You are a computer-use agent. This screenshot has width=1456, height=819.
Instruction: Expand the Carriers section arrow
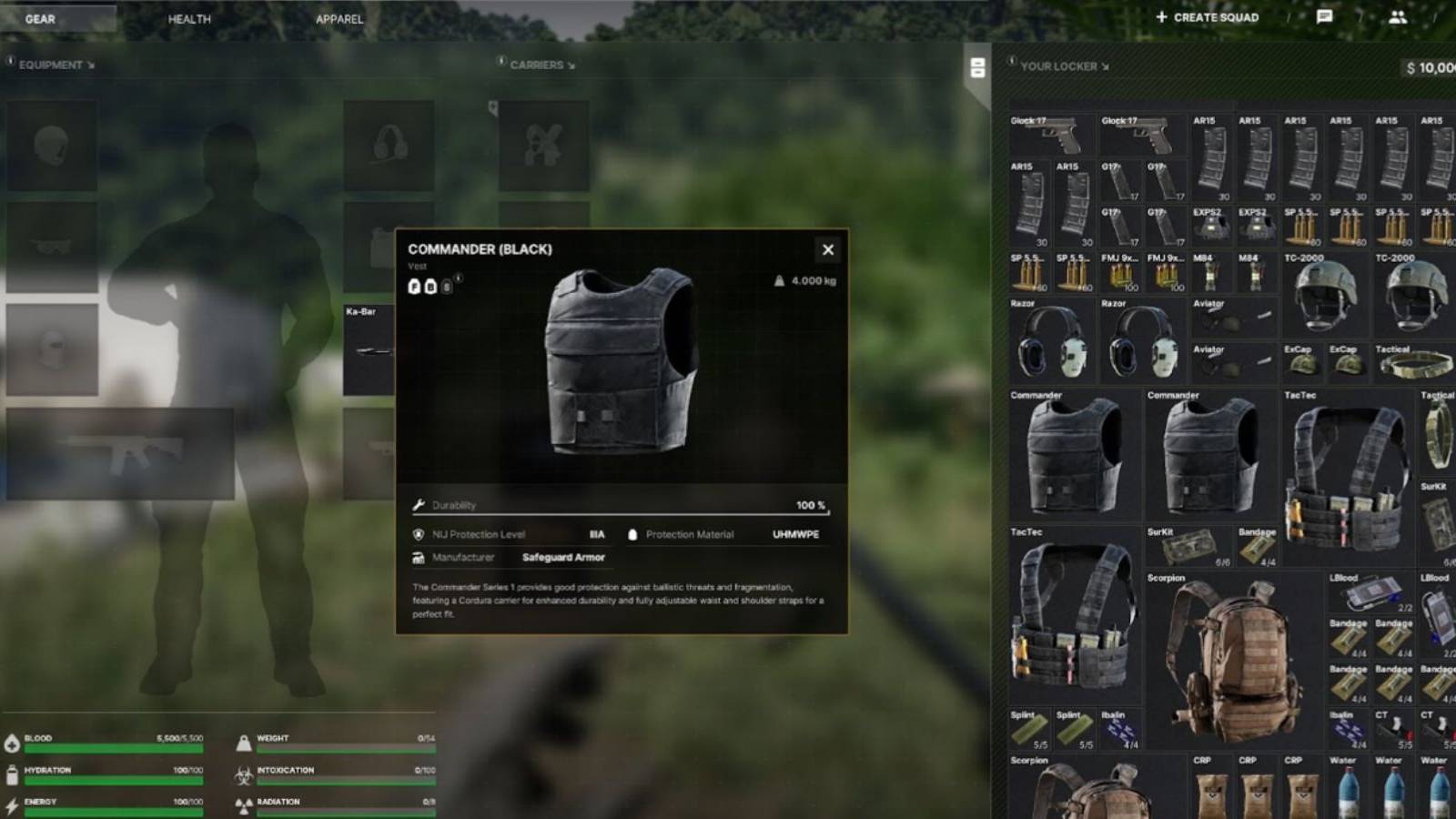pyautogui.click(x=571, y=65)
